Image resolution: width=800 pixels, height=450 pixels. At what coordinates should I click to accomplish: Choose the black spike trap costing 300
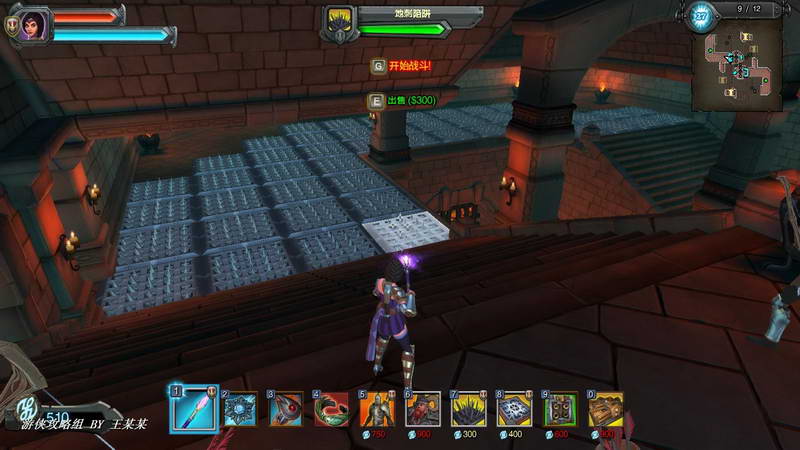pos(470,409)
